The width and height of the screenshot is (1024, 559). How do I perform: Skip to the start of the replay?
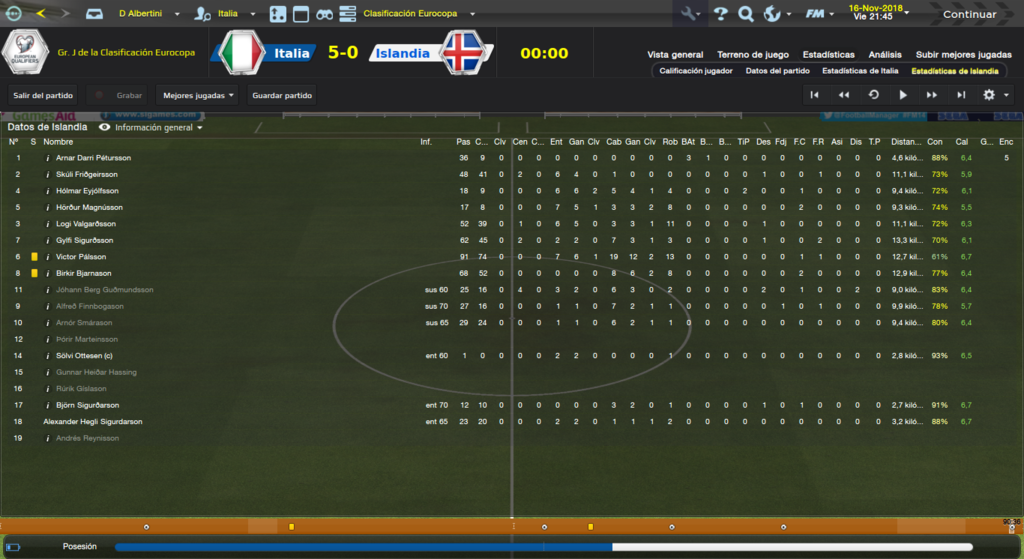(x=815, y=95)
